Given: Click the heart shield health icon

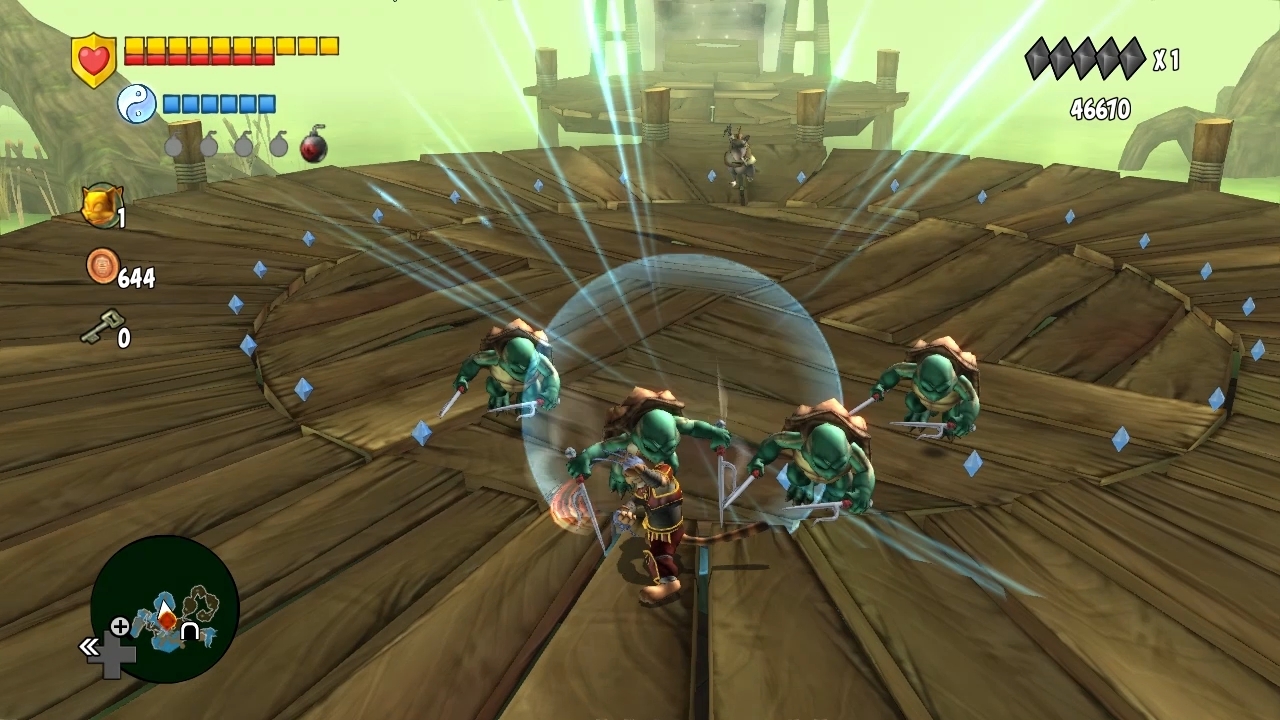Looking at the screenshot, I should point(94,59).
